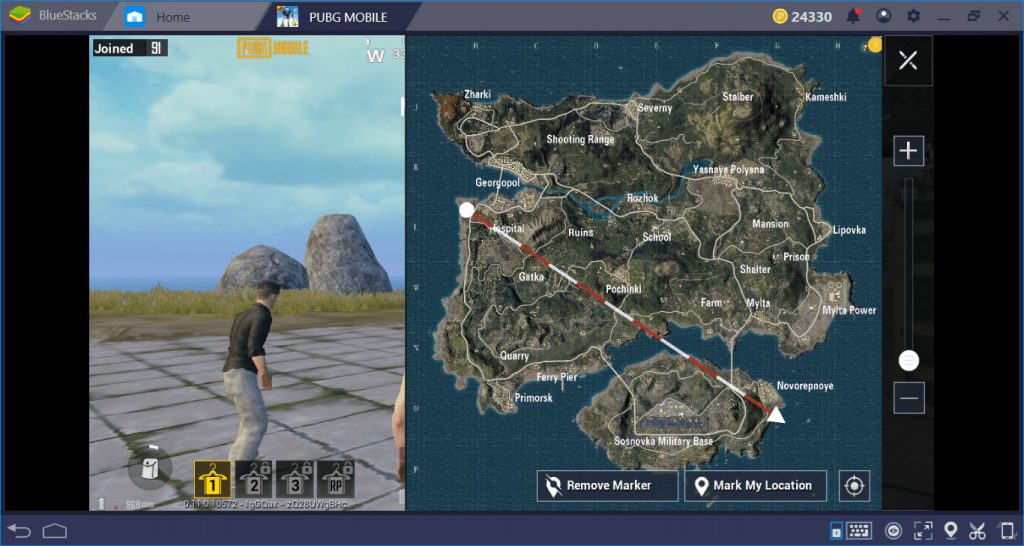Close the full map view
Image resolution: width=1024 pixels, height=546 pixels.
[908, 61]
